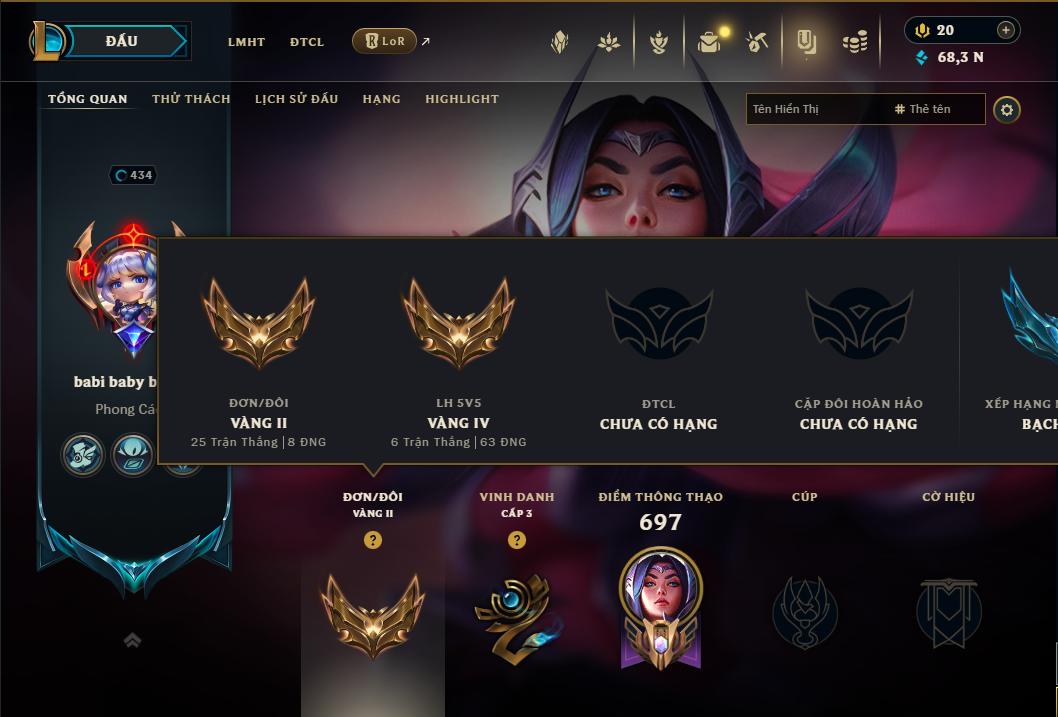1058x717 pixels.
Task: Click the ĐẤU play button
Action: [x=121, y=41]
